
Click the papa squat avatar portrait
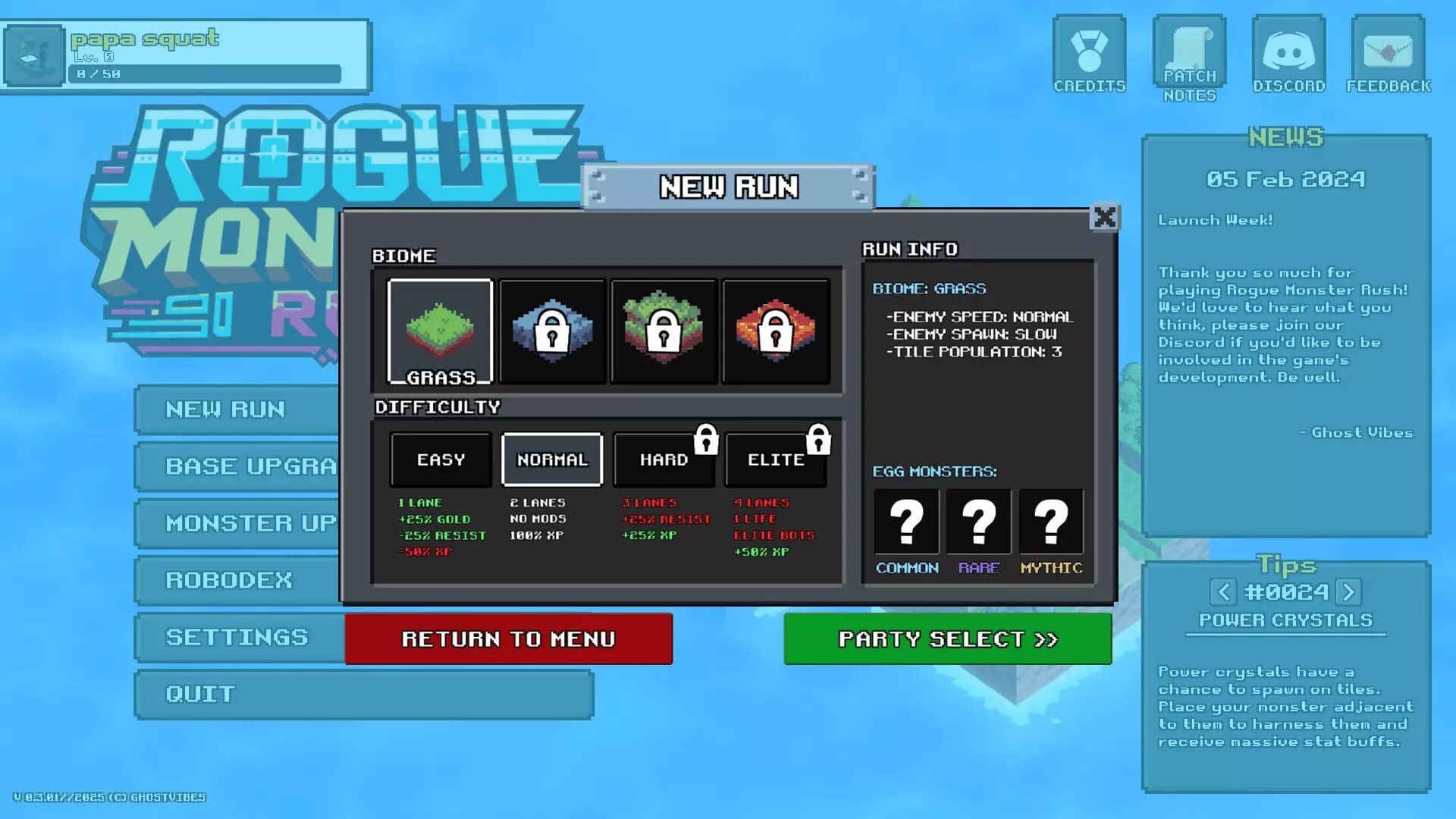pyautogui.click(x=33, y=56)
